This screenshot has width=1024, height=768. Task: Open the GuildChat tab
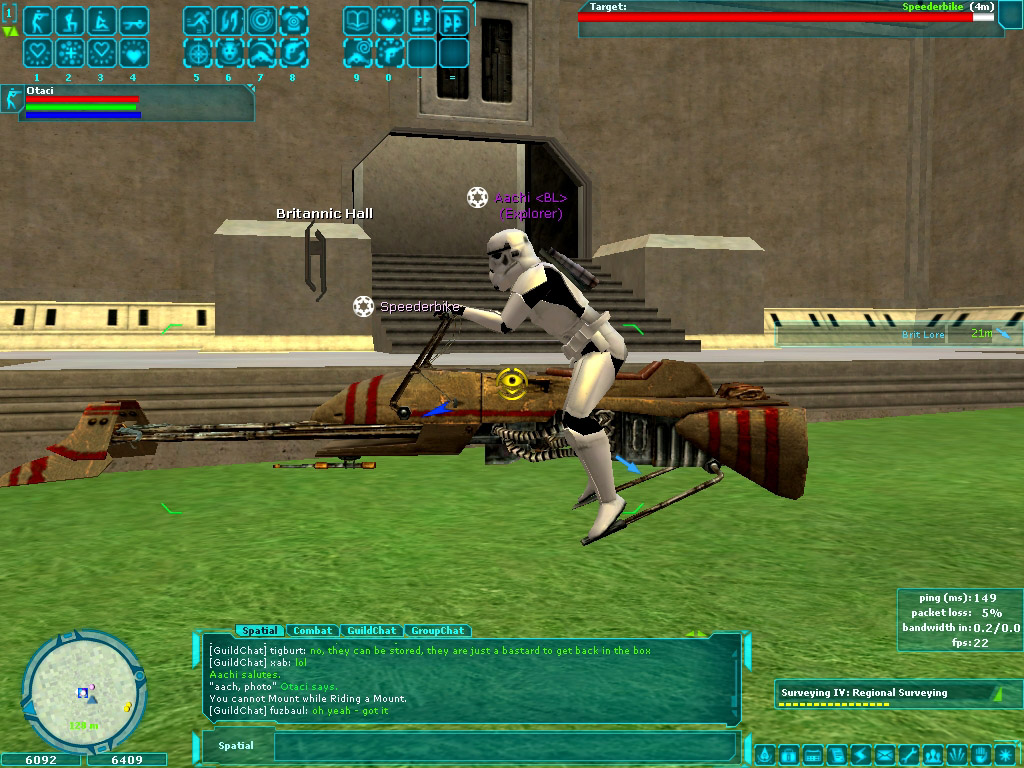coord(372,631)
